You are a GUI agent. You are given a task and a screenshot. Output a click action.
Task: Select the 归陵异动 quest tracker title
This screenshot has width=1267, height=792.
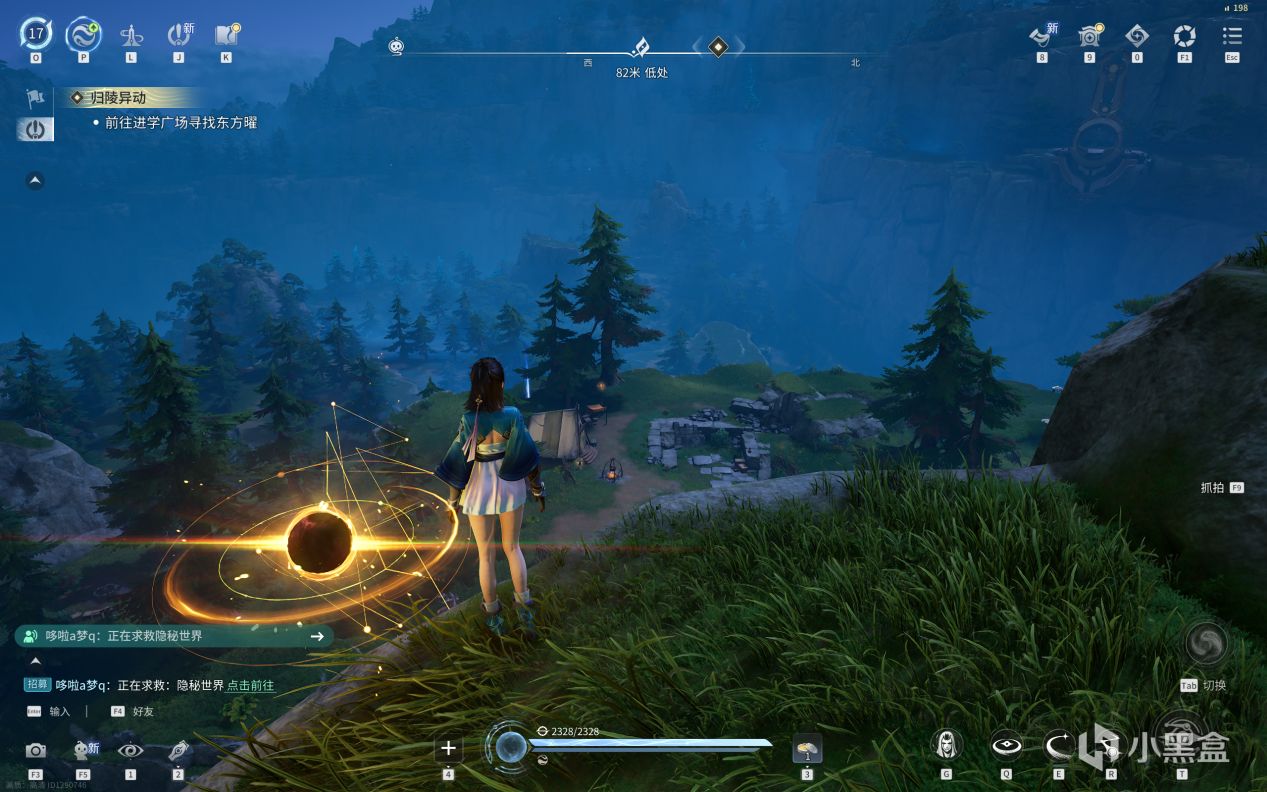click(x=118, y=98)
